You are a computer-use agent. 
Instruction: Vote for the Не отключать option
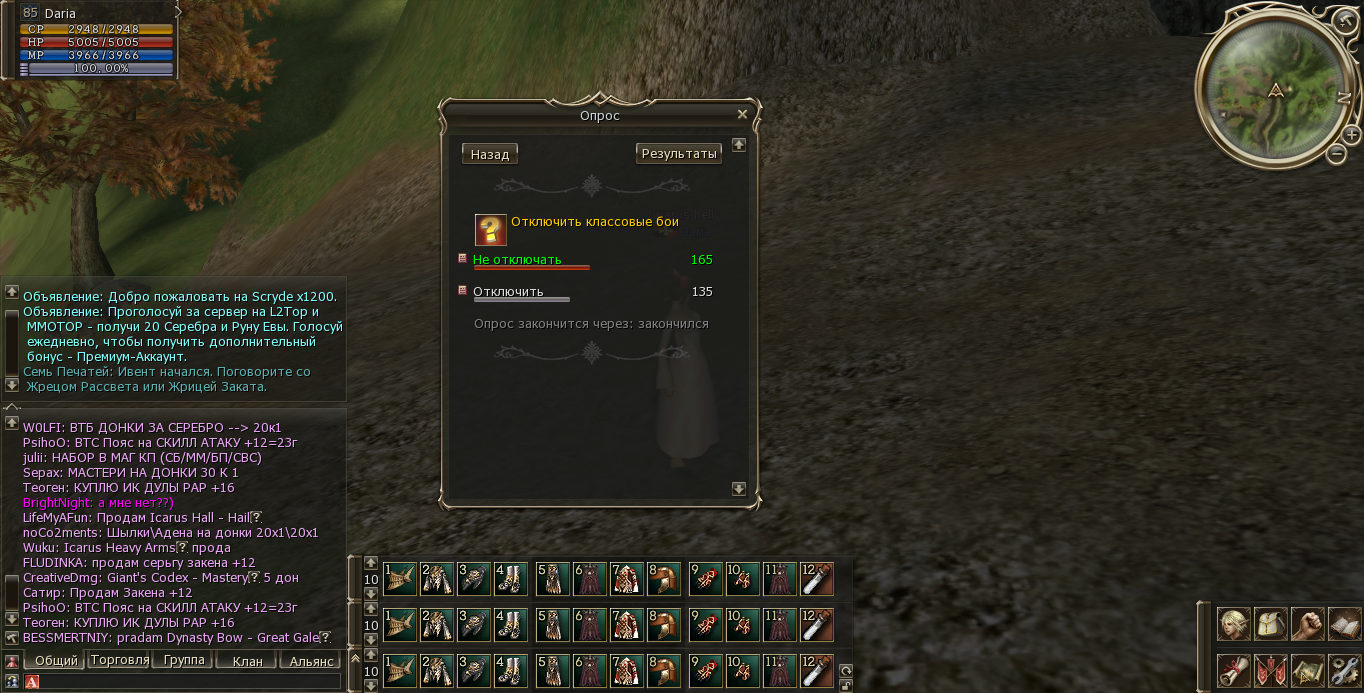coord(517,260)
